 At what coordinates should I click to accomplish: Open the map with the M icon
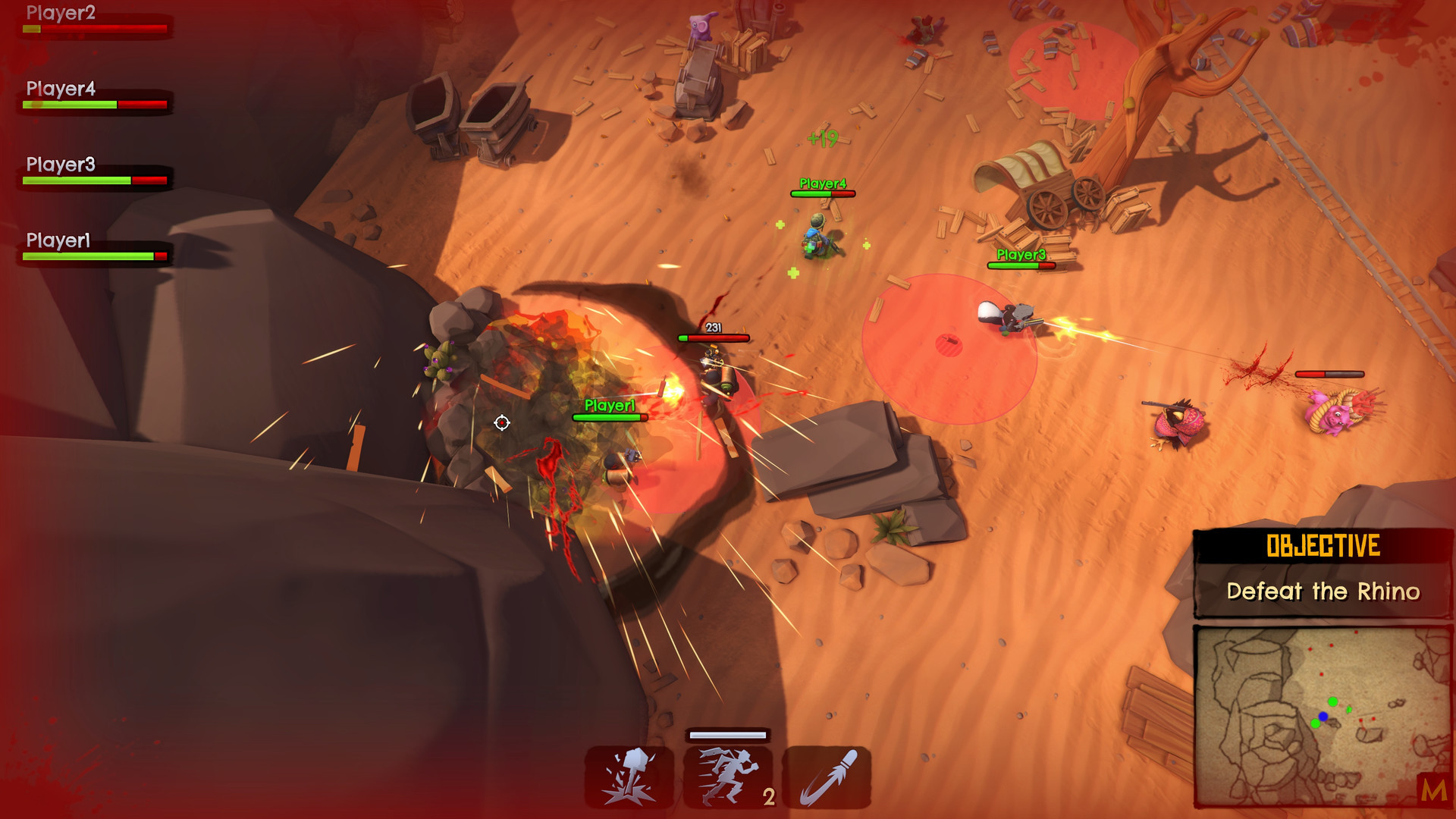click(x=1432, y=791)
